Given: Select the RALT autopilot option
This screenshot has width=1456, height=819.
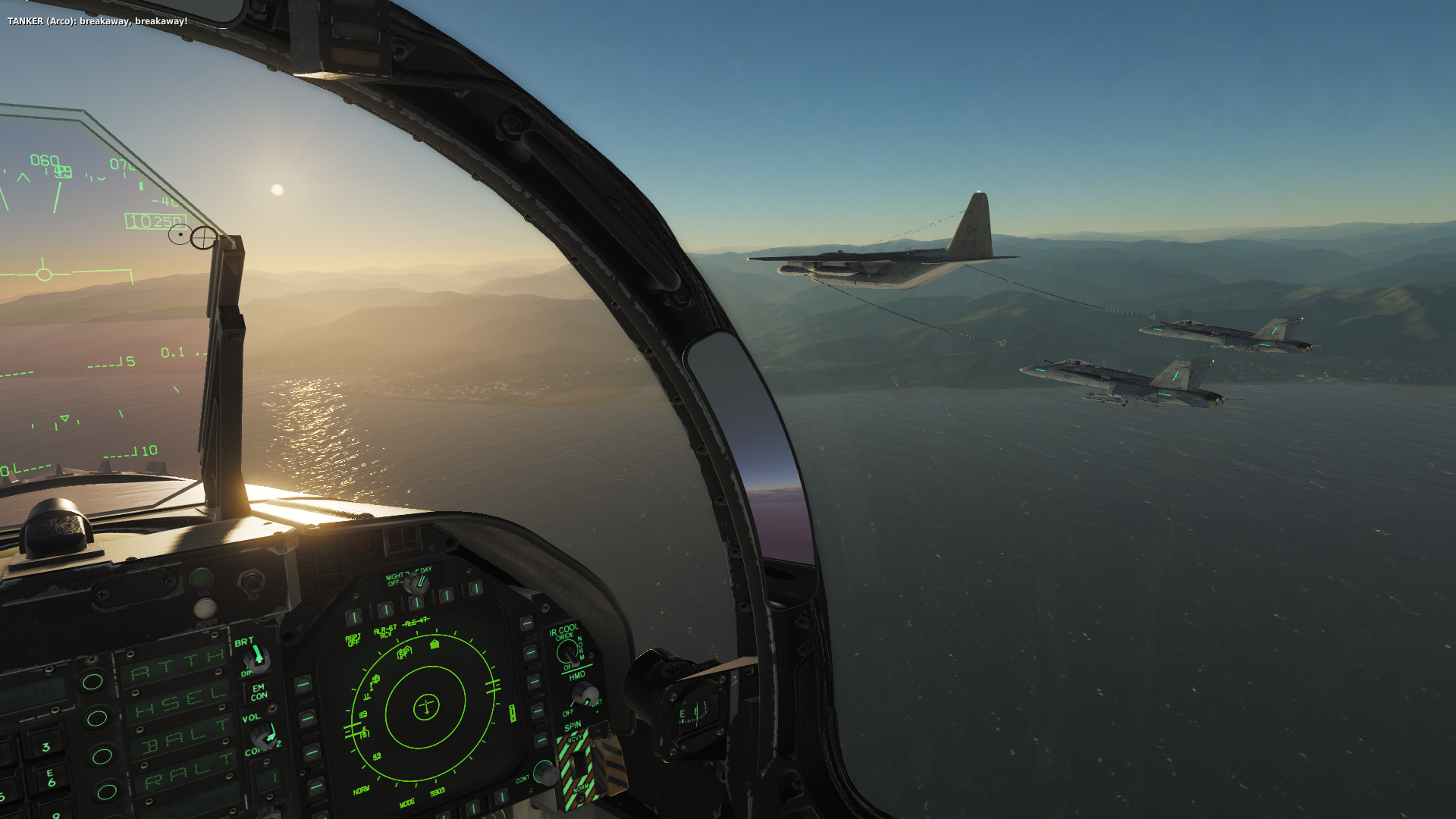Looking at the screenshot, I should click(106, 792).
